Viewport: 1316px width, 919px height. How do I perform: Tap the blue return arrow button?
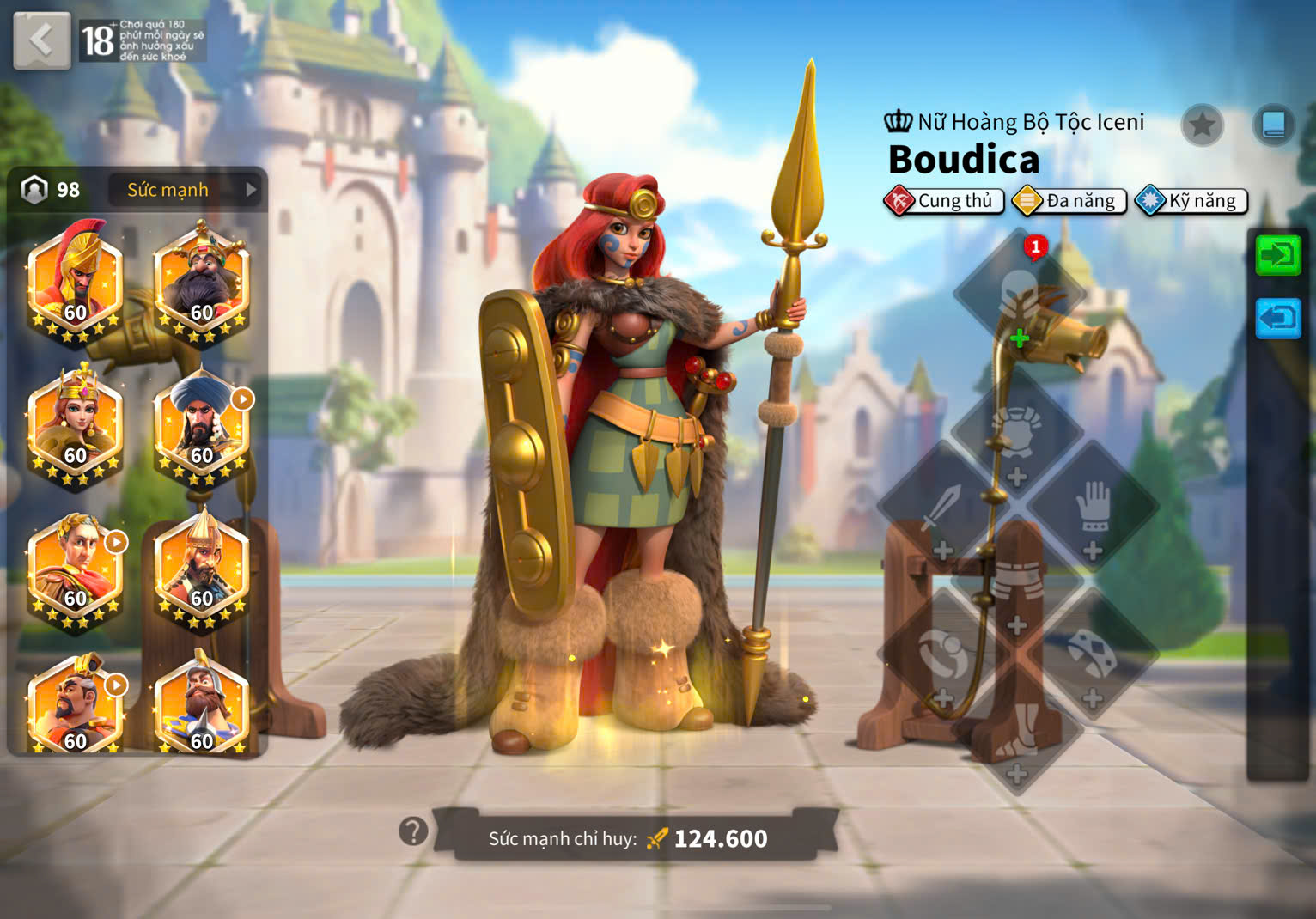pyautogui.click(x=1278, y=319)
